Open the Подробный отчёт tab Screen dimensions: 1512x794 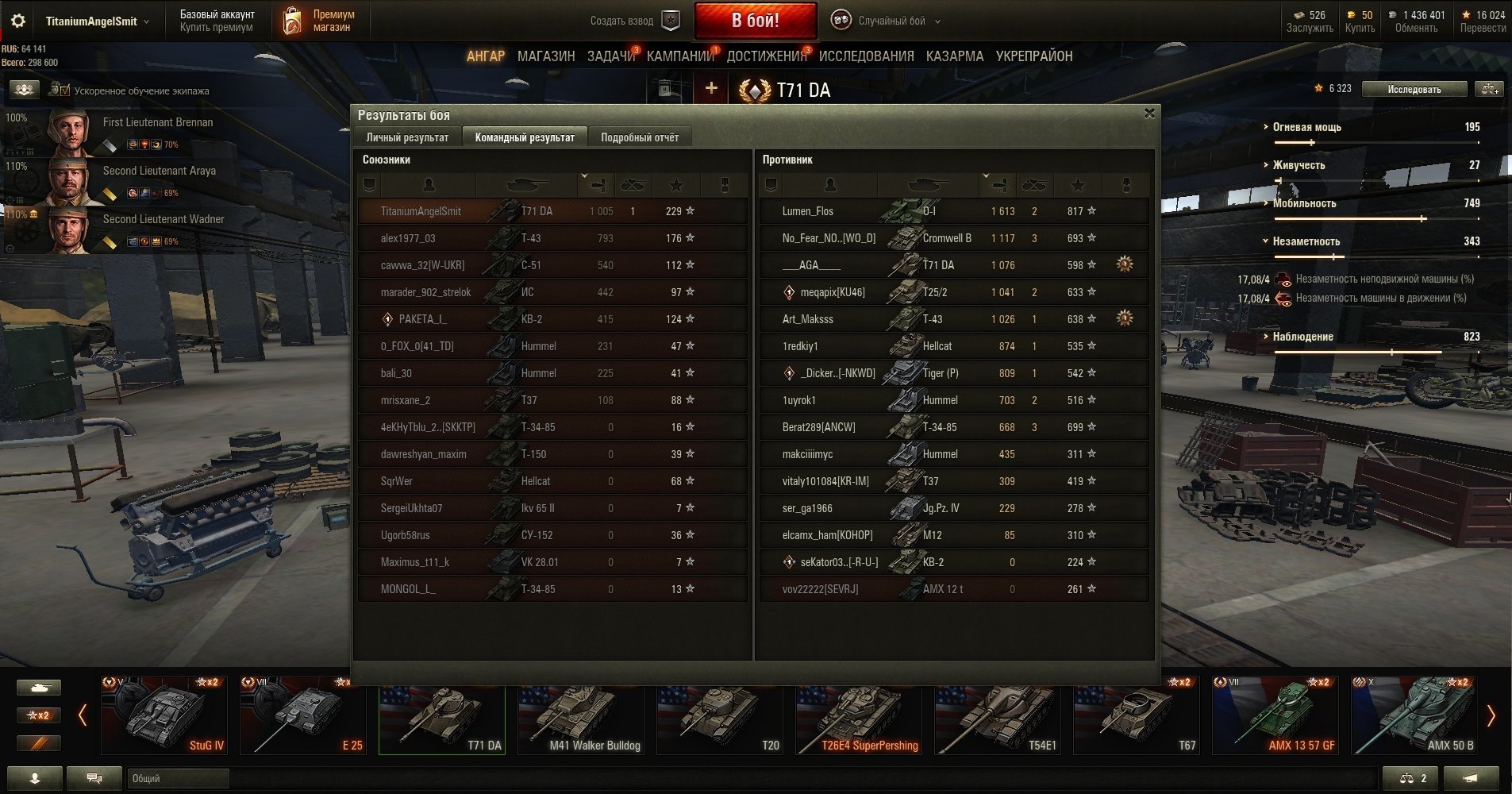(639, 137)
